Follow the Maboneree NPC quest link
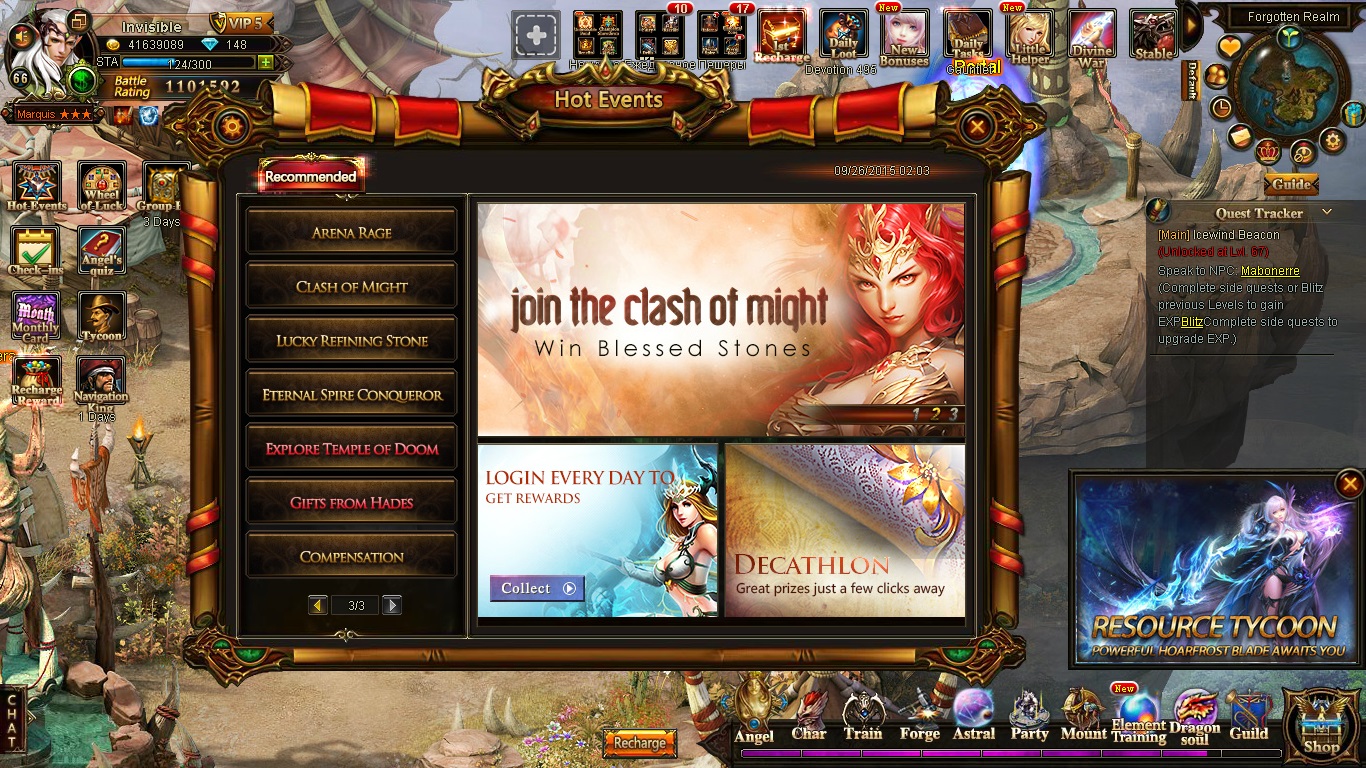 tap(1270, 271)
